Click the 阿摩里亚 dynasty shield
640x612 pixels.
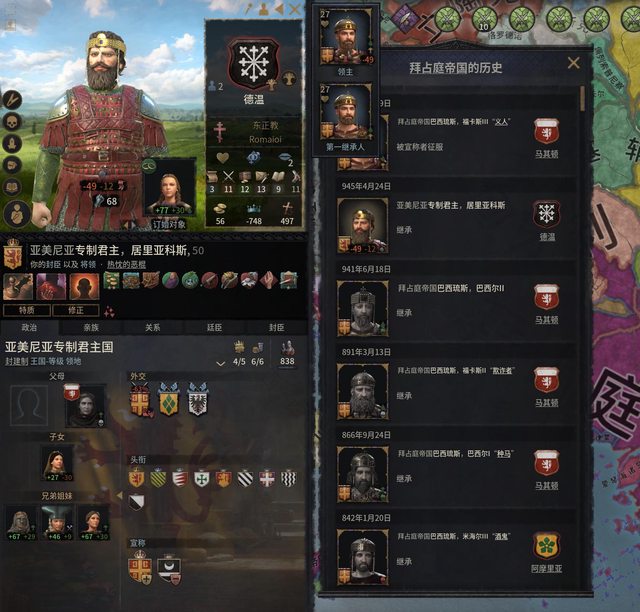pyautogui.click(x=546, y=546)
